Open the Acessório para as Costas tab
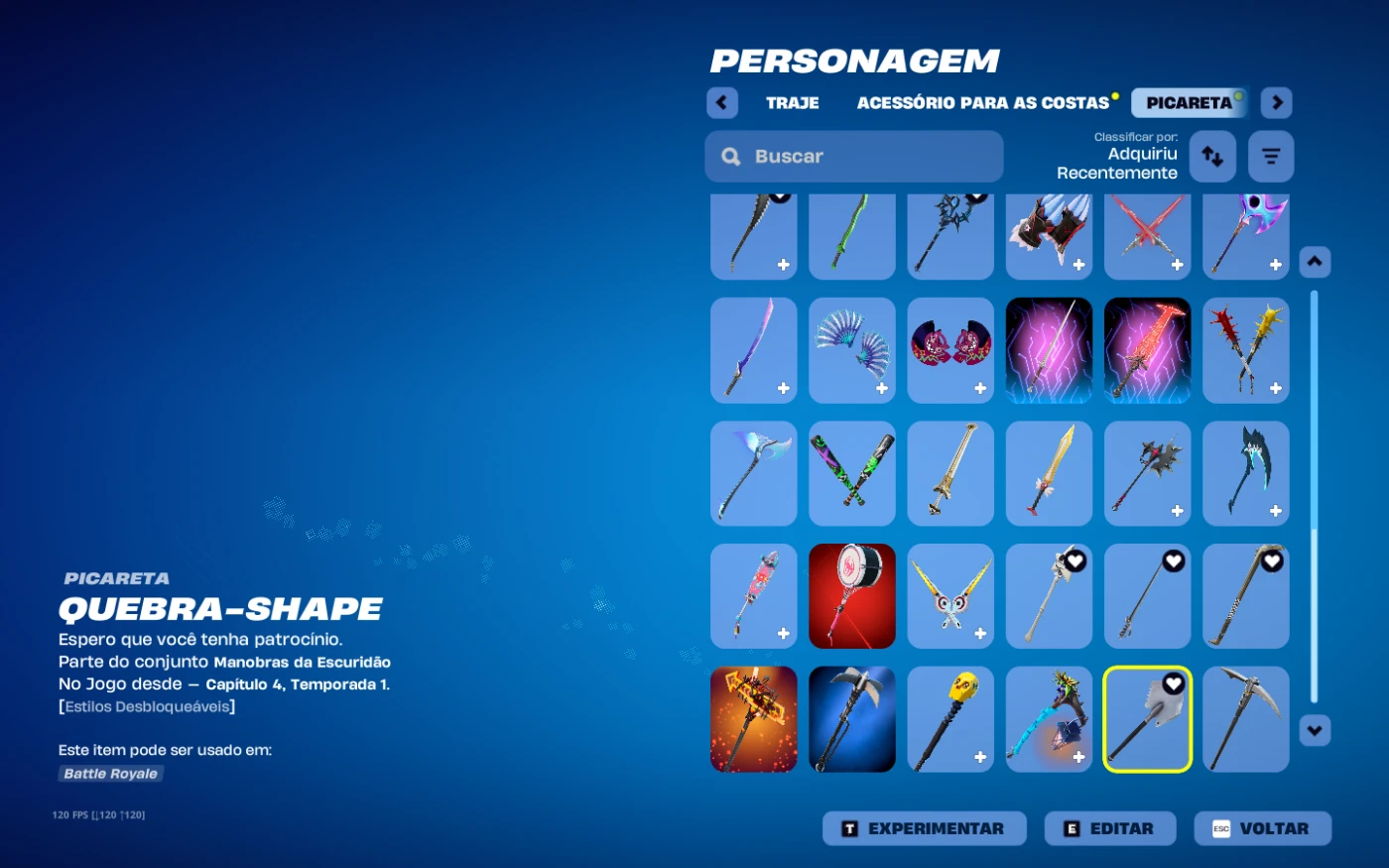This screenshot has width=1389, height=868. (x=982, y=103)
